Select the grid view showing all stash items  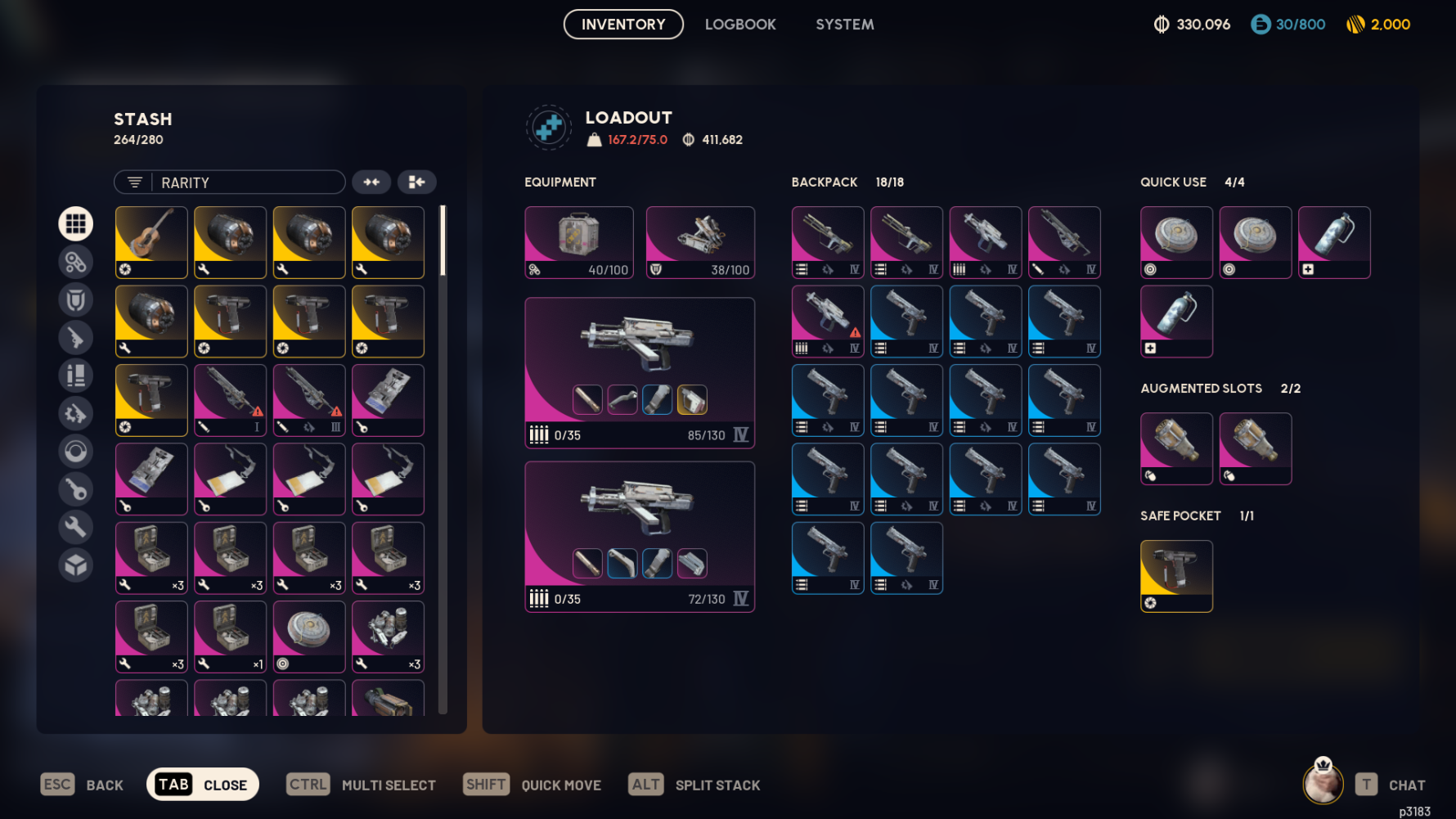coord(75,223)
